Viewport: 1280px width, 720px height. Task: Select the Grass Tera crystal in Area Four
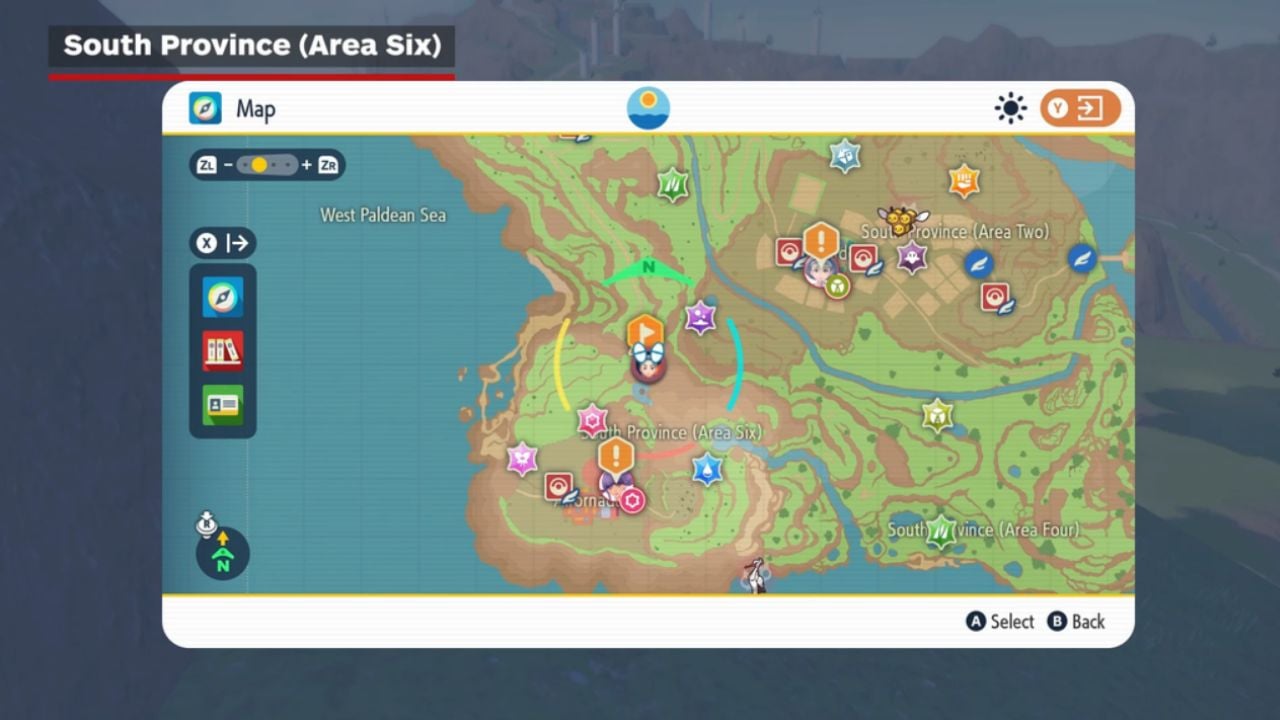point(941,531)
